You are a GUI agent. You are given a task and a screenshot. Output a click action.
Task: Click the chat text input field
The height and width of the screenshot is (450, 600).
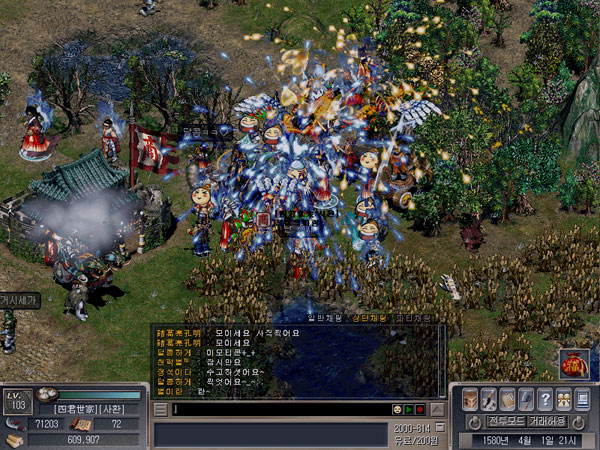[x=280, y=409]
